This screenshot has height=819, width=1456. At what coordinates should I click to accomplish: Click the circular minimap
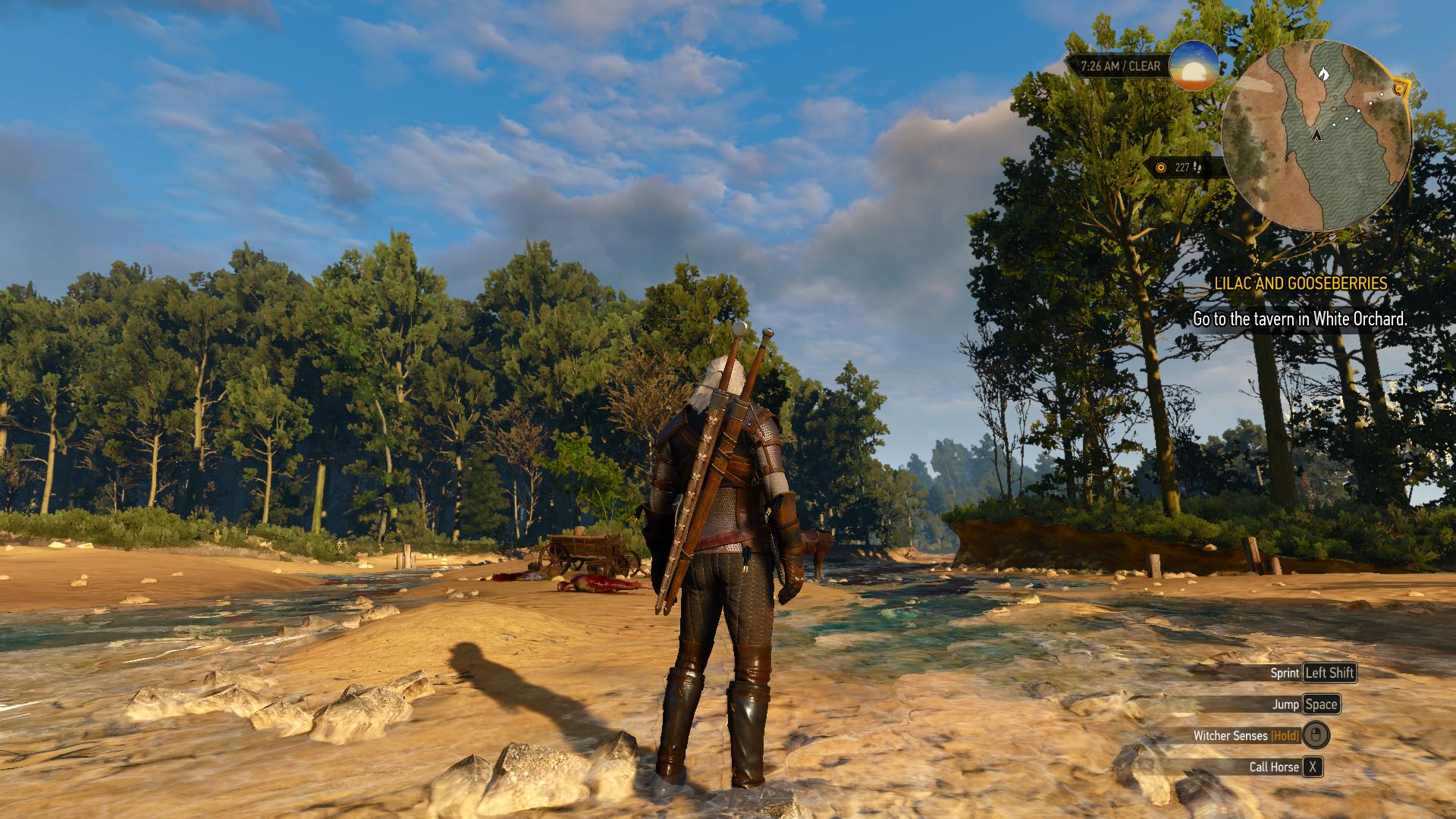[1316, 135]
